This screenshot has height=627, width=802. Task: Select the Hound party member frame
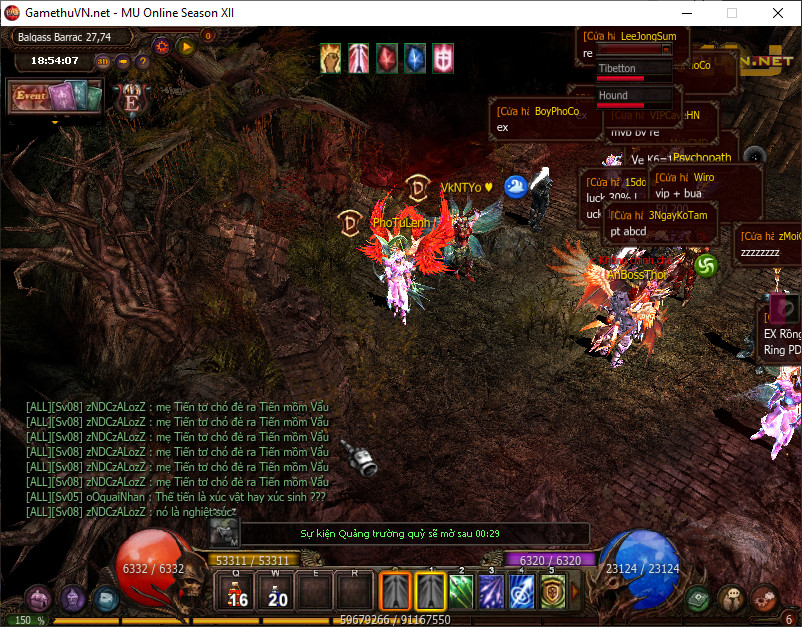pos(634,98)
